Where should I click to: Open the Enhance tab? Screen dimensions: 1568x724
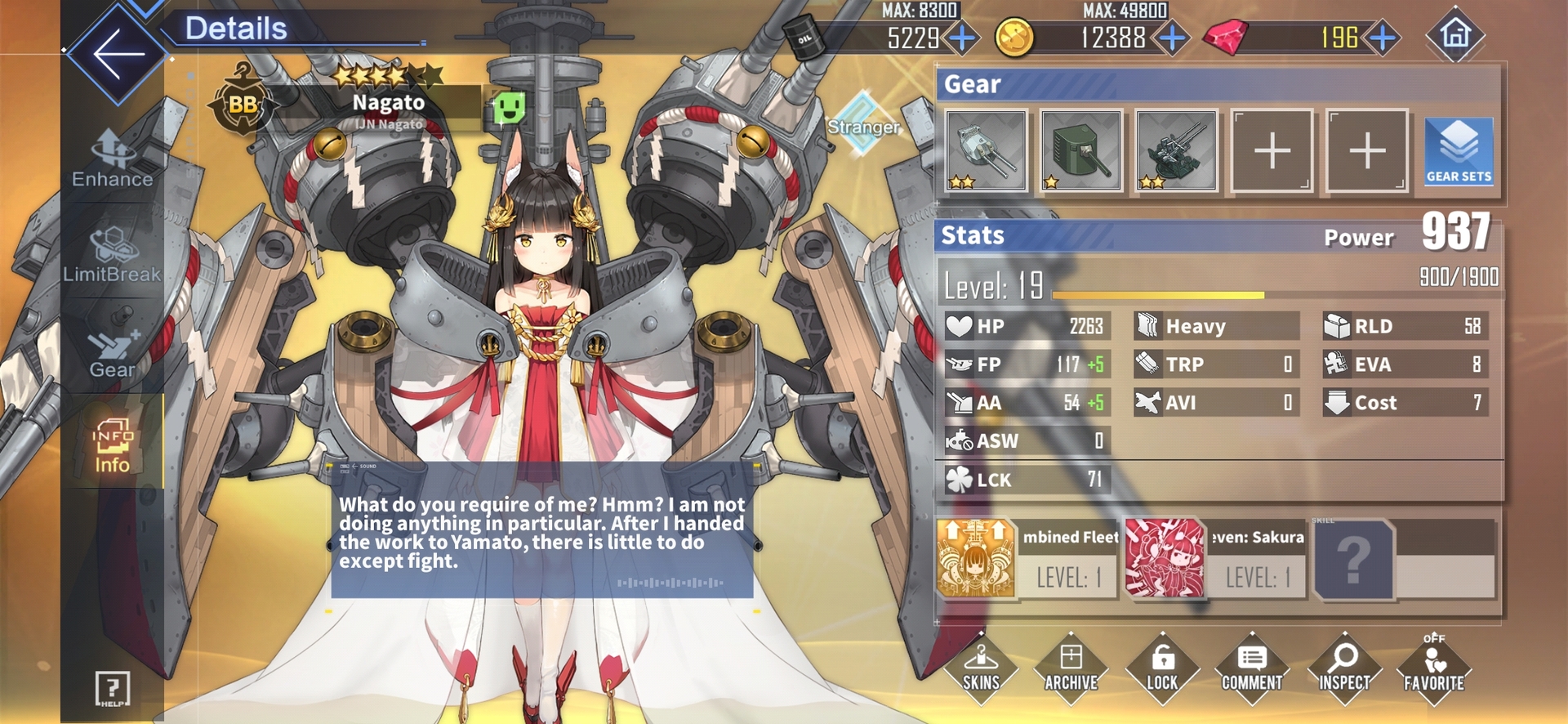coord(112,159)
